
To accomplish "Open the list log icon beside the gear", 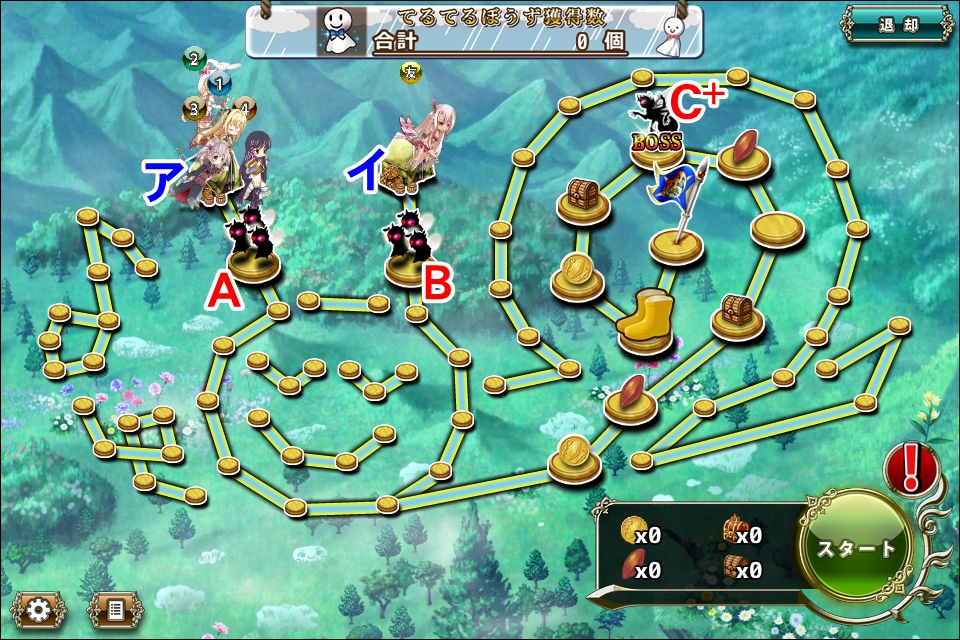I will tap(114, 609).
